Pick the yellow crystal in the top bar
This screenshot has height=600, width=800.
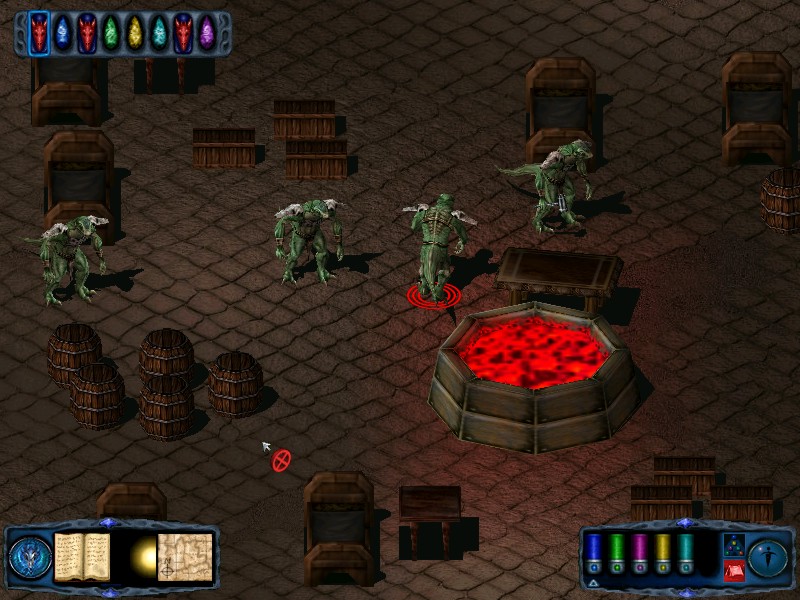pos(135,33)
